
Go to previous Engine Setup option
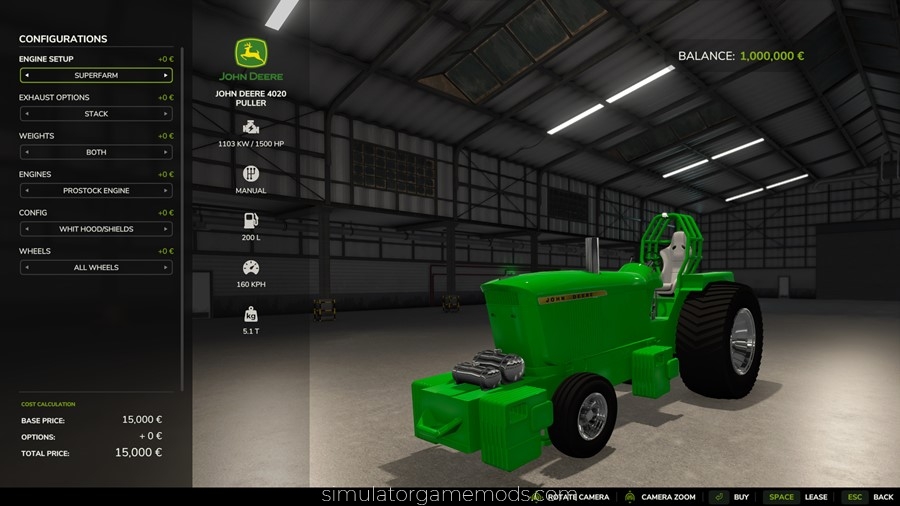26,75
